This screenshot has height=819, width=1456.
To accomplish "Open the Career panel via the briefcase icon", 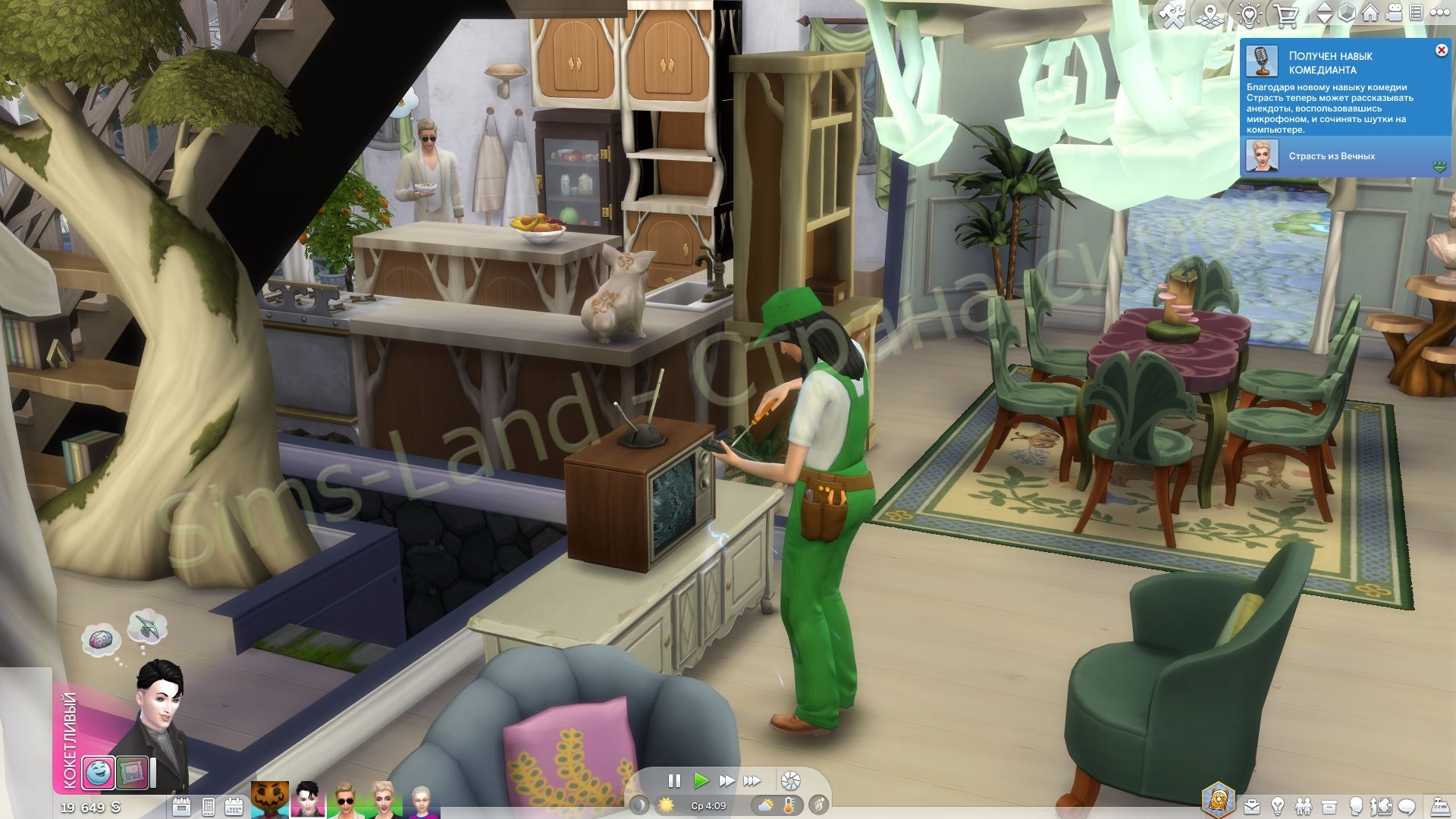I will 1252,806.
